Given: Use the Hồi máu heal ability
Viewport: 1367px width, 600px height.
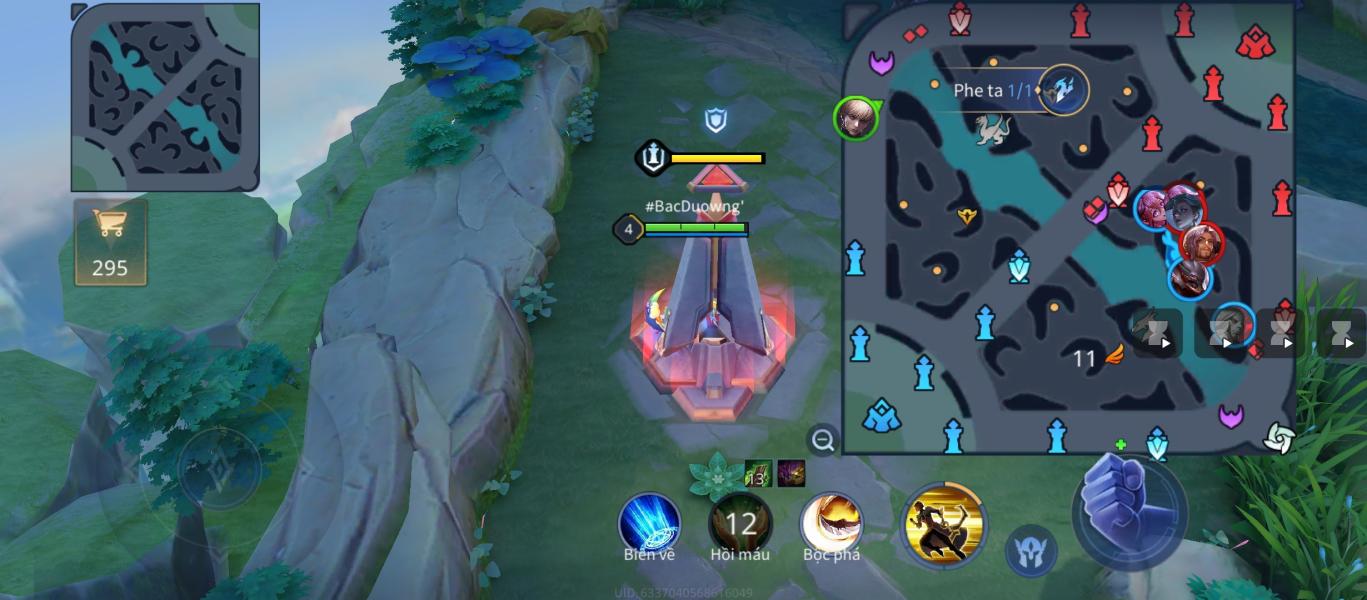Looking at the screenshot, I should click(x=740, y=523).
